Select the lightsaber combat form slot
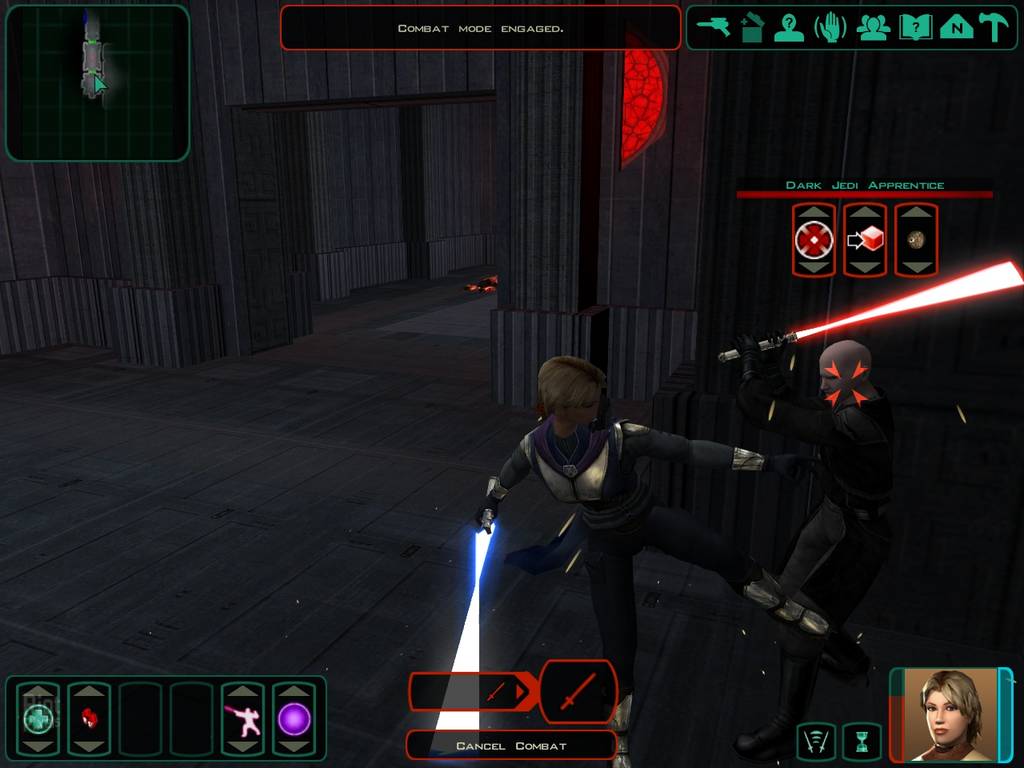 pyautogui.click(x=242, y=718)
